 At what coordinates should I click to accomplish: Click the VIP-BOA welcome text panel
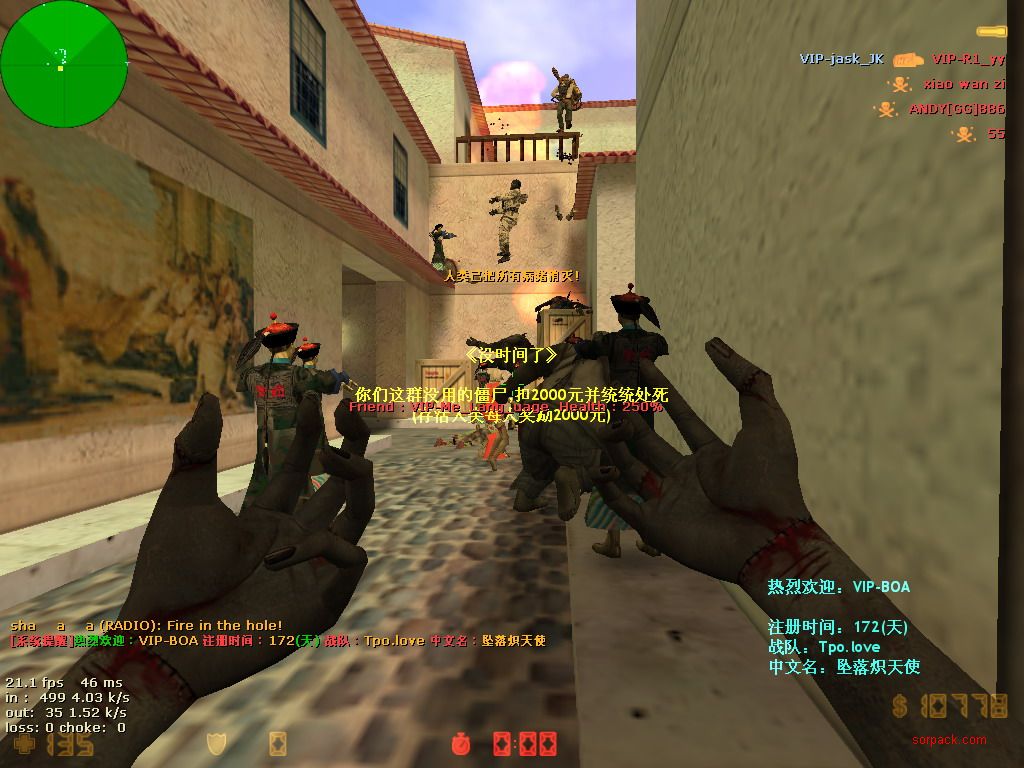click(x=843, y=626)
